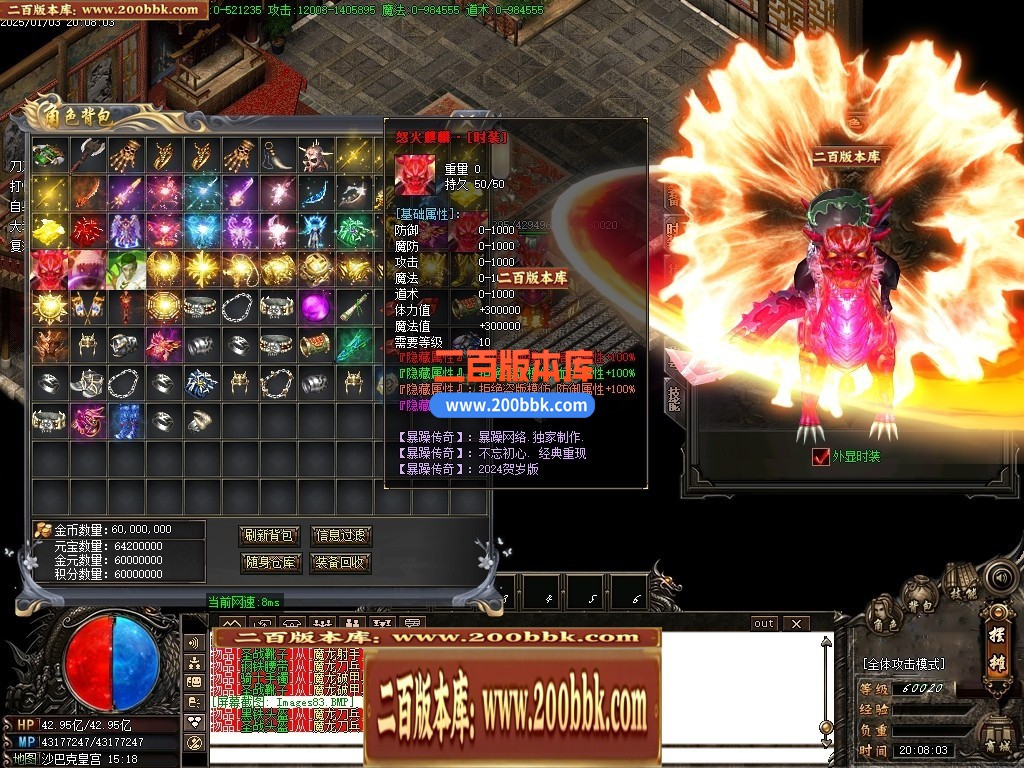Select the purple orb item slot

[x=315, y=306]
